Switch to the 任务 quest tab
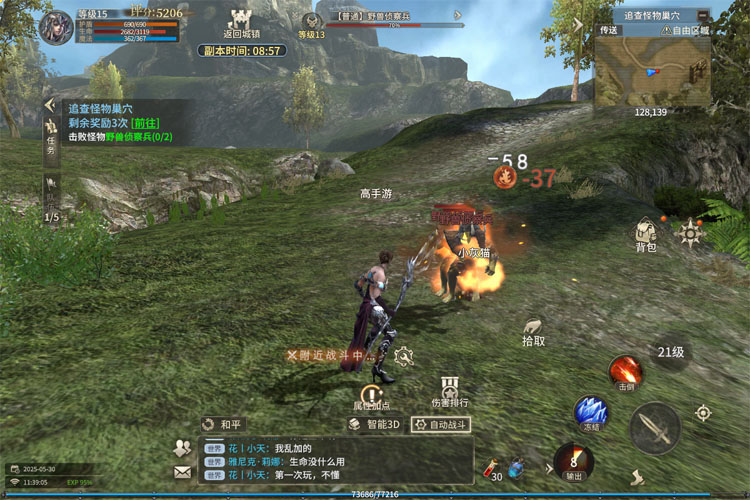 coord(51,135)
